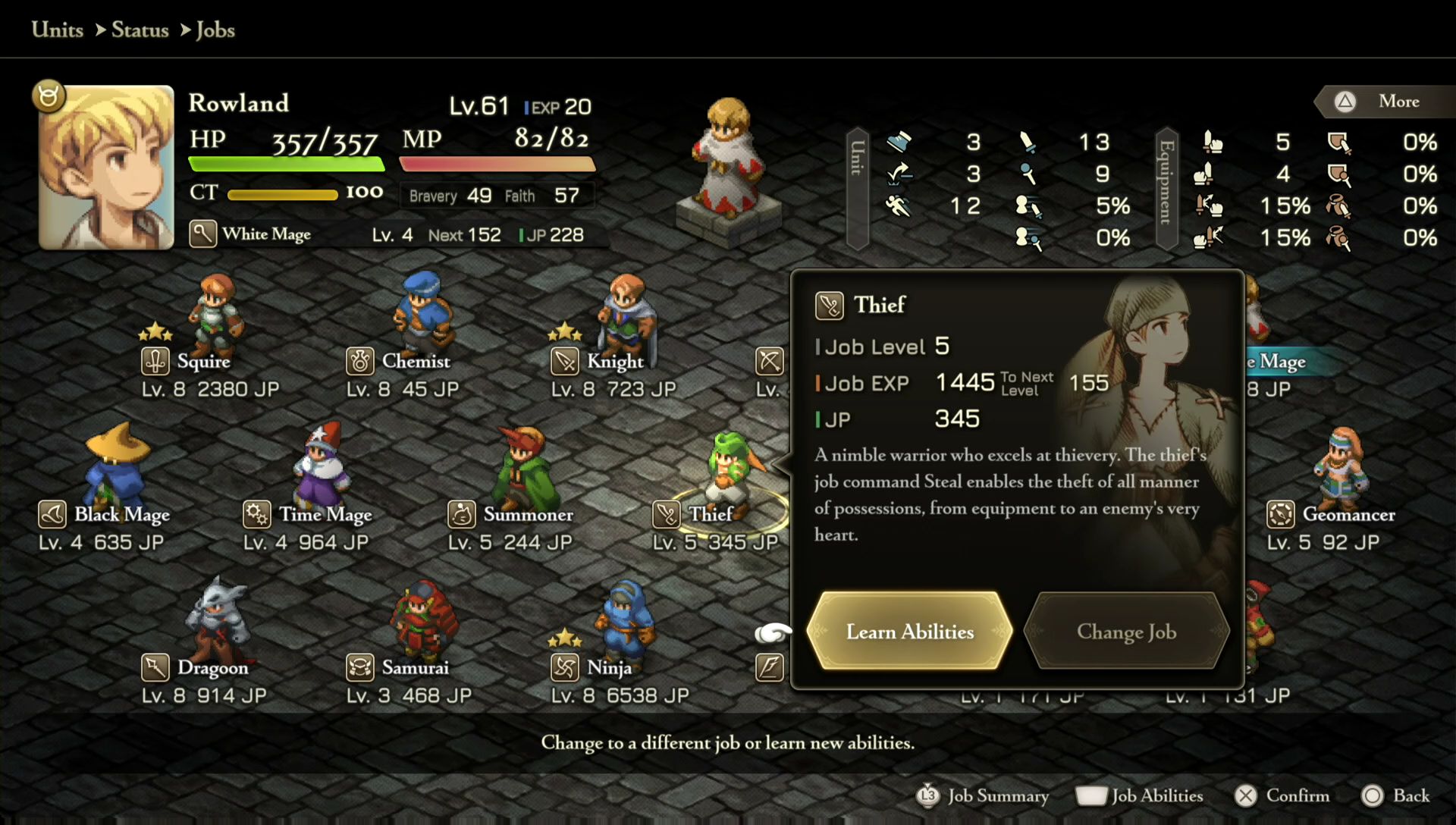Image resolution: width=1456 pixels, height=825 pixels.
Task: Return to Status in breadcrumb
Action: click(140, 30)
